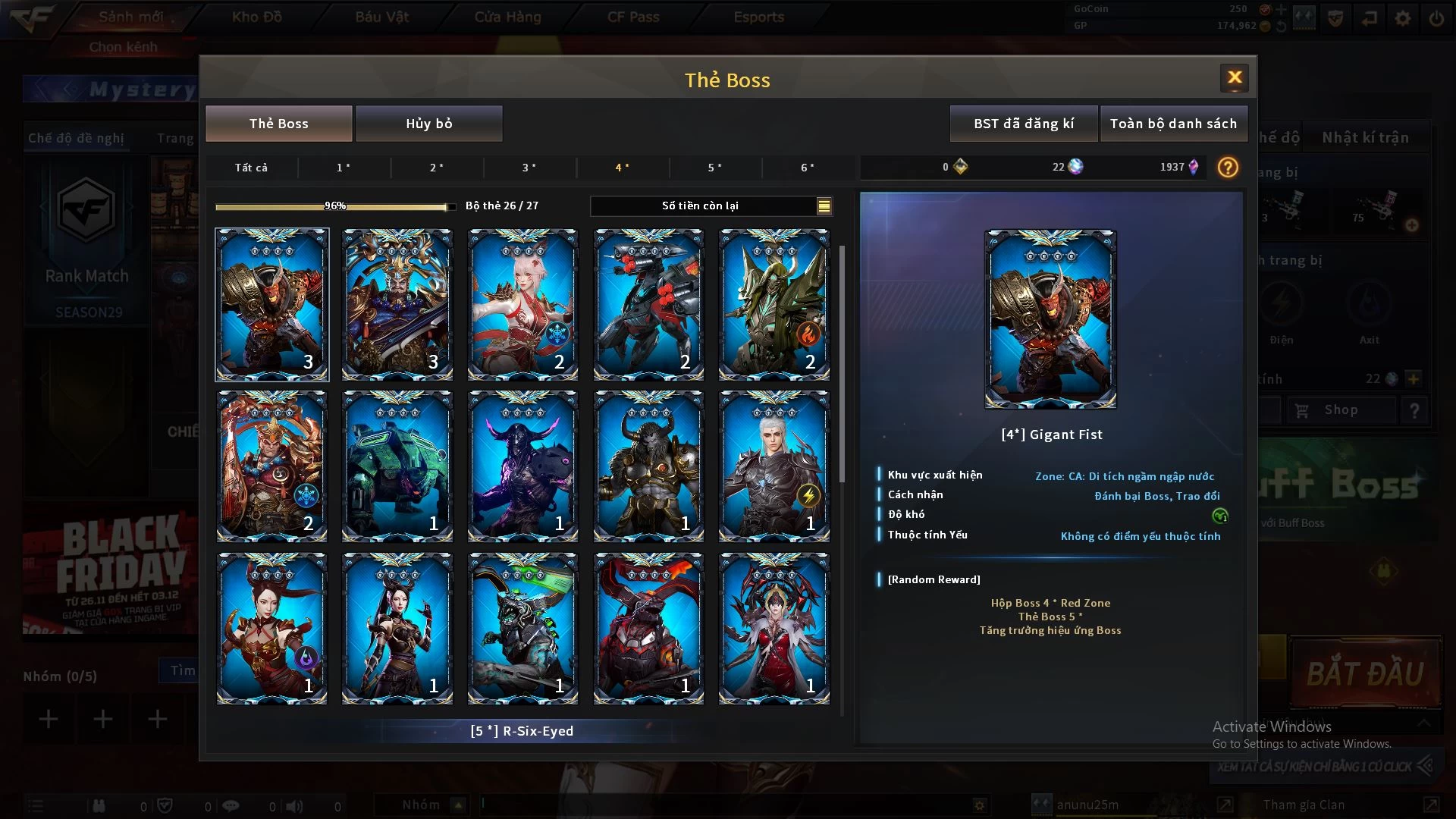Switch to the 6-star filter
Viewport: 1456px width, 819px height.
[x=808, y=168]
